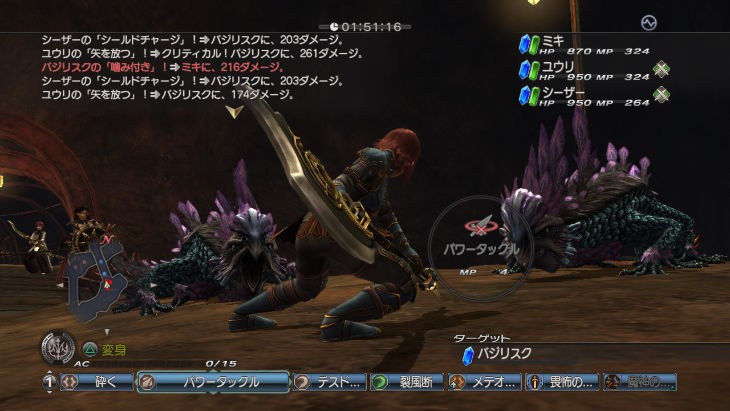
Task: Click the round emblem above the command bar
Action: click(x=58, y=349)
